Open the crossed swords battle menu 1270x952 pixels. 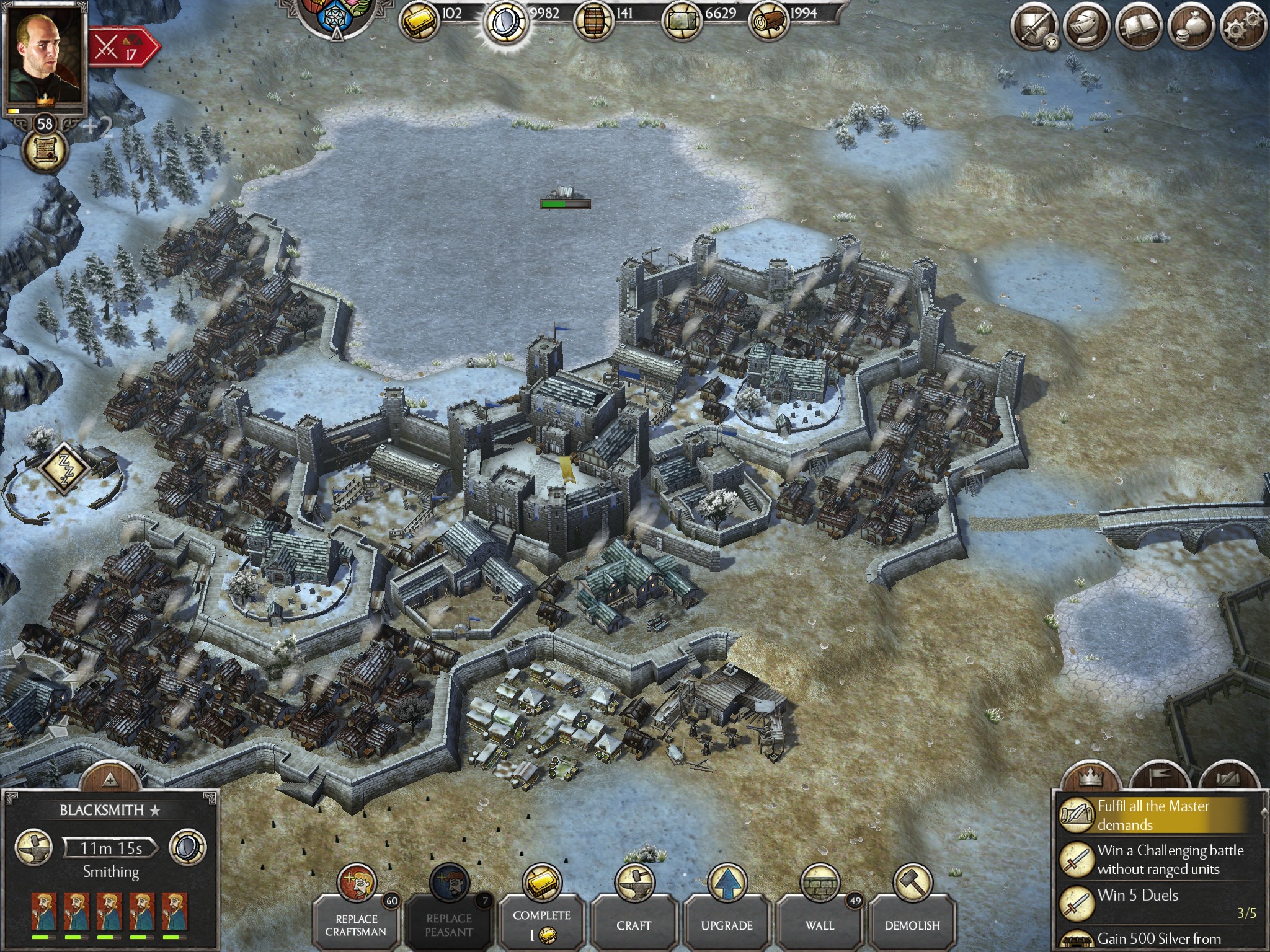pos(1033,27)
